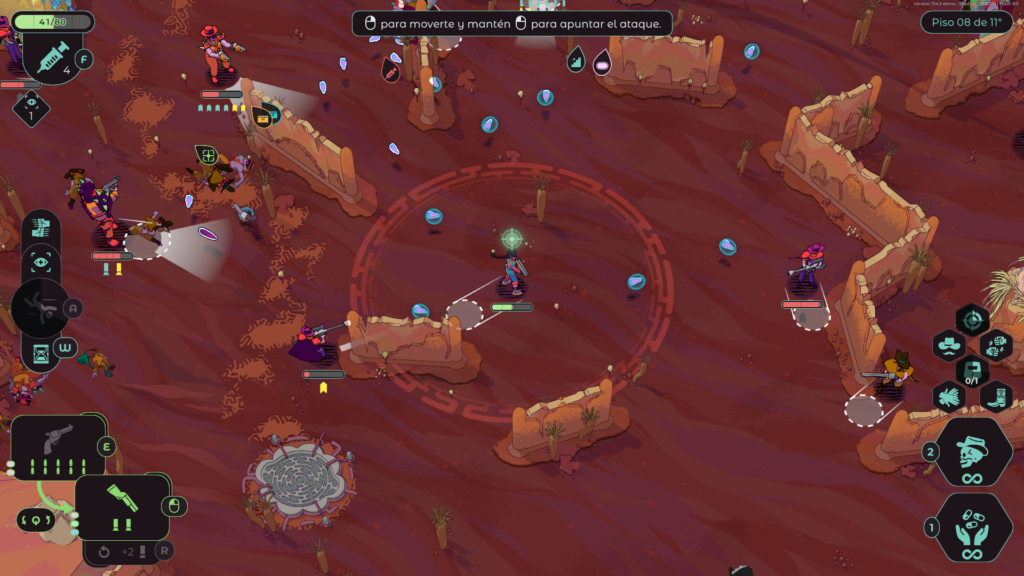
Task: Click the cowboy hat mustache perk
Action: 948,346
